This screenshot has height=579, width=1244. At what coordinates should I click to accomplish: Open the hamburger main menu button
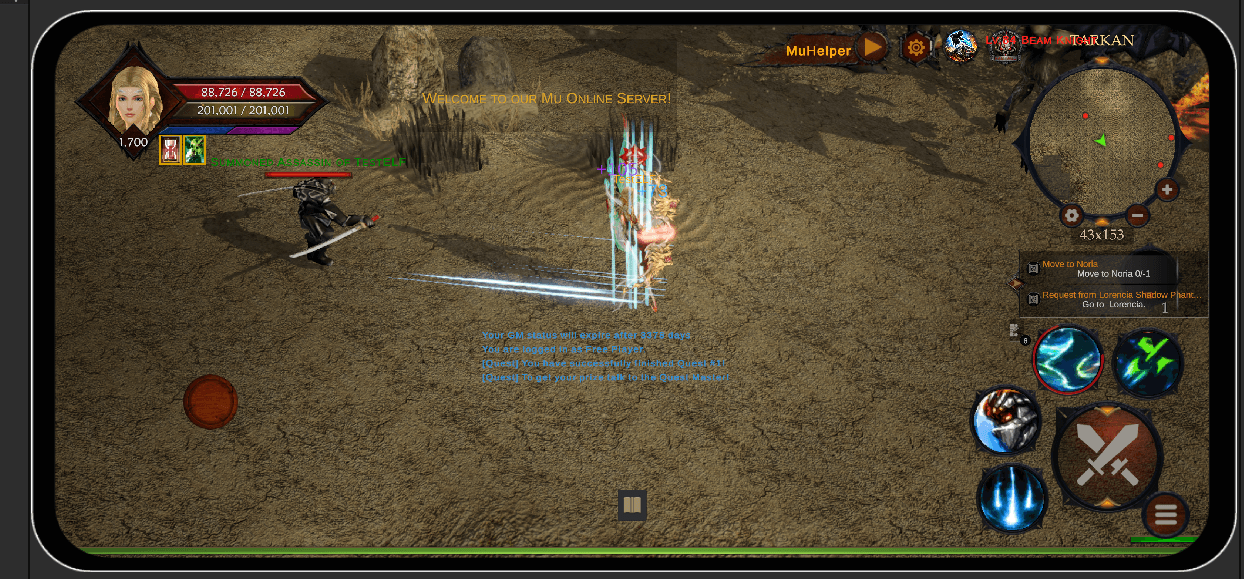point(1165,515)
